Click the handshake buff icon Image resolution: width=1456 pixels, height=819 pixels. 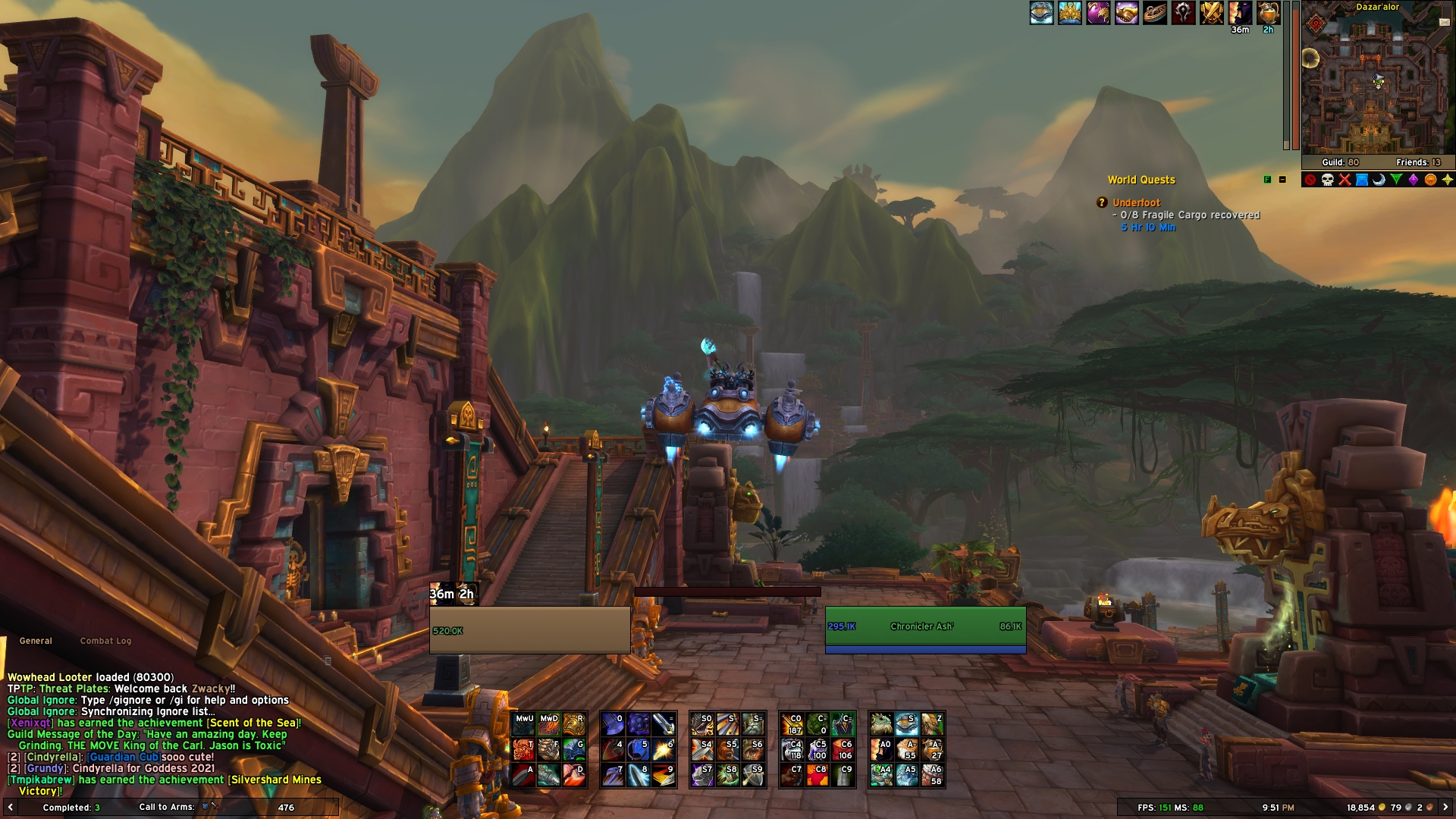tap(1128, 13)
